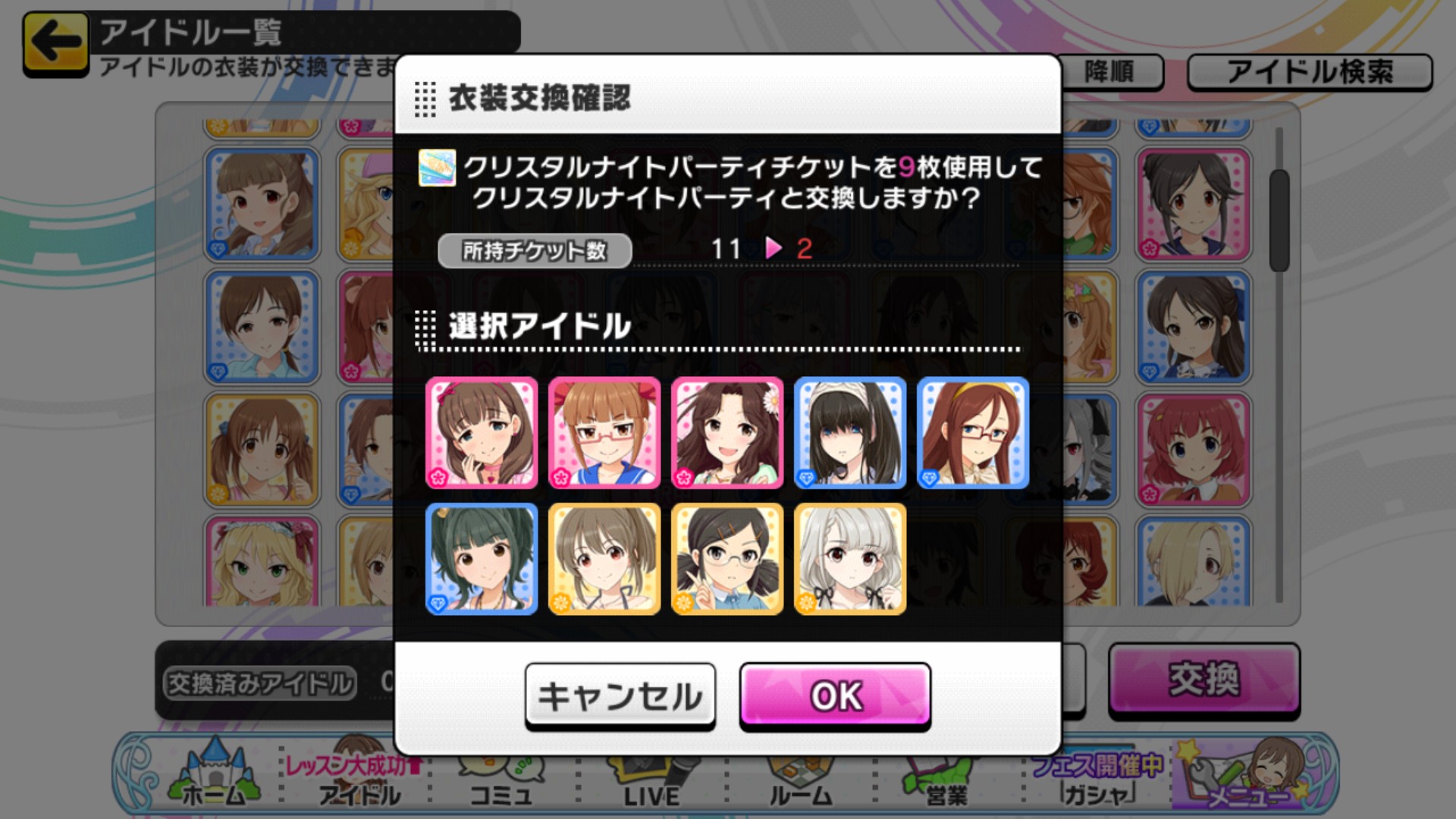
Task: Tap the 所持チケット数 ticket count label
Action: [x=533, y=251]
